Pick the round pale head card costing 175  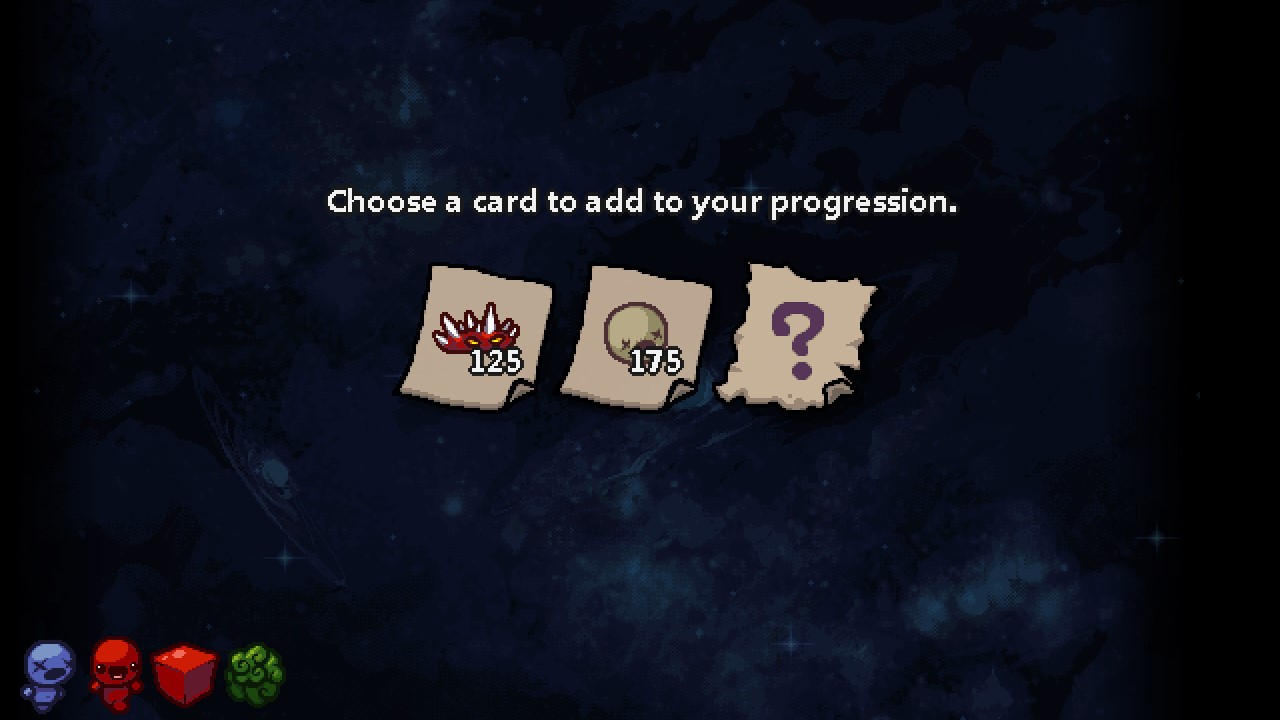(x=636, y=335)
